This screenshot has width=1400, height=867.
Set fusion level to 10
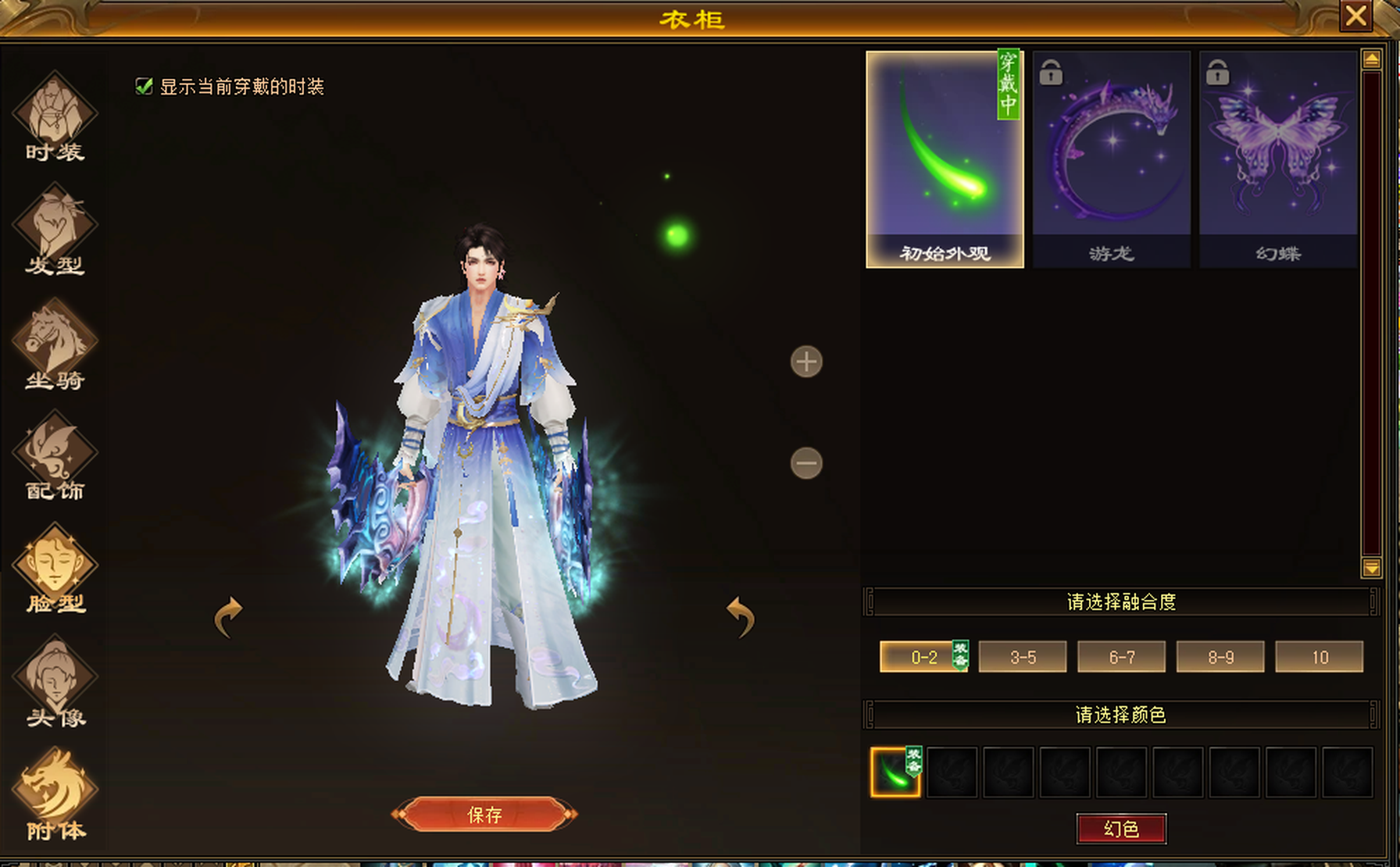(1319, 657)
